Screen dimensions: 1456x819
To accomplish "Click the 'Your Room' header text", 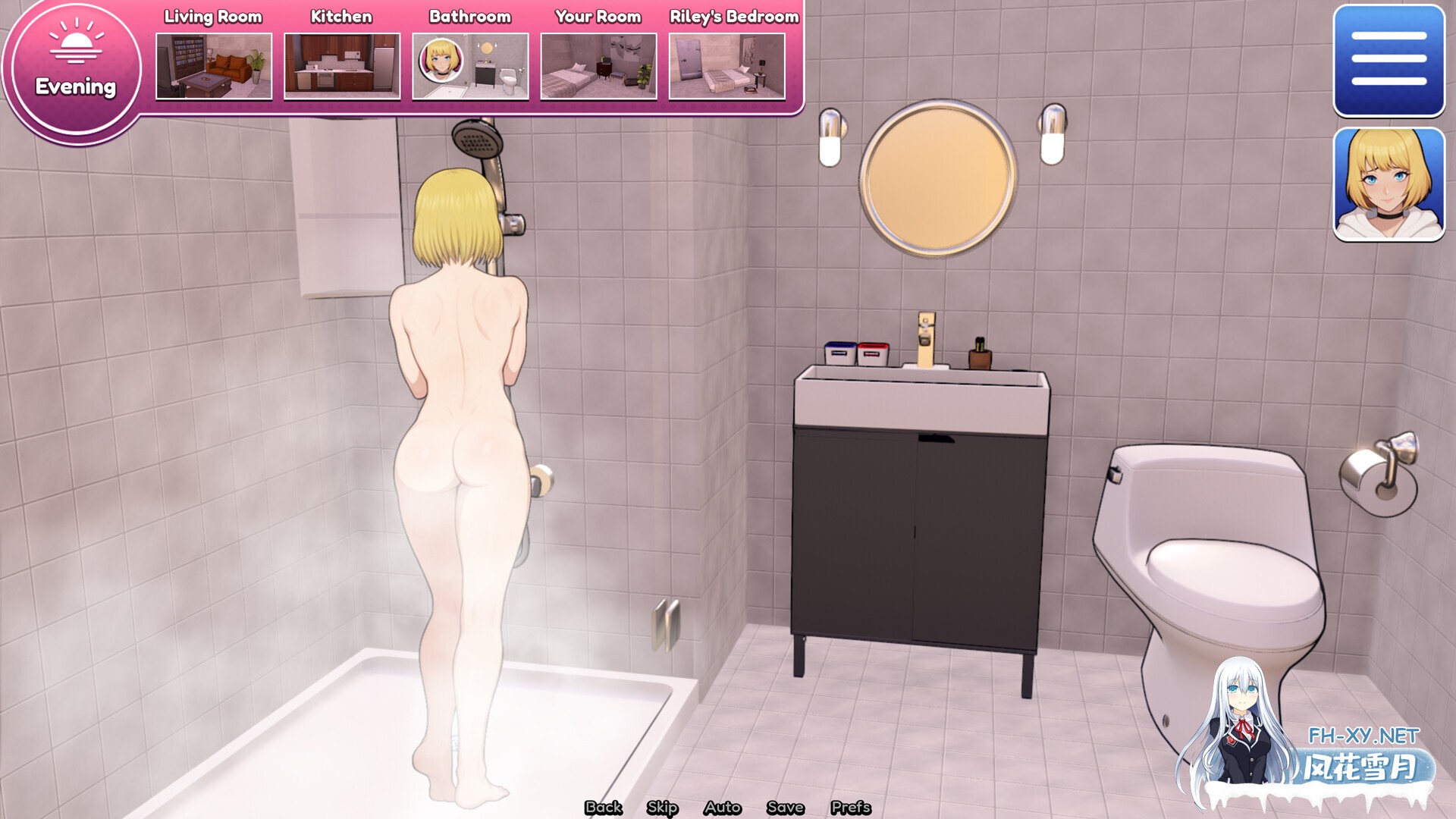I will point(597,16).
